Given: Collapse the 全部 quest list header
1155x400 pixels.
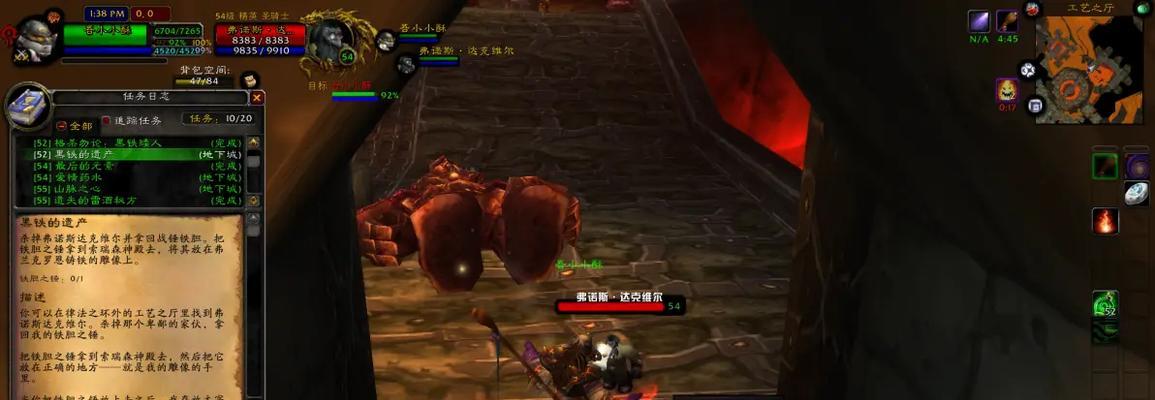Looking at the screenshot, I should coord(62,126).
